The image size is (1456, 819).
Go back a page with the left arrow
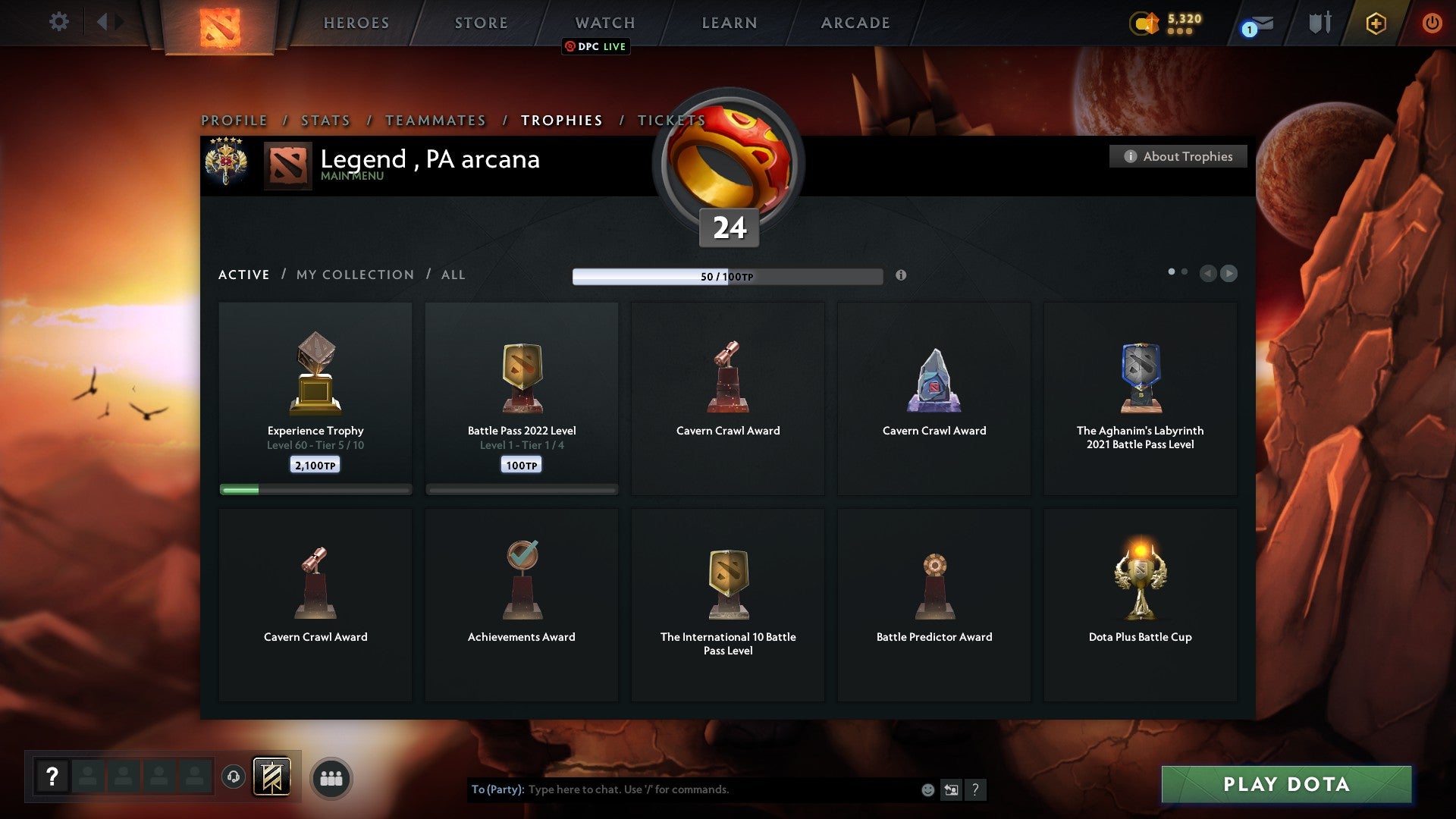[x=1207, y=274]
